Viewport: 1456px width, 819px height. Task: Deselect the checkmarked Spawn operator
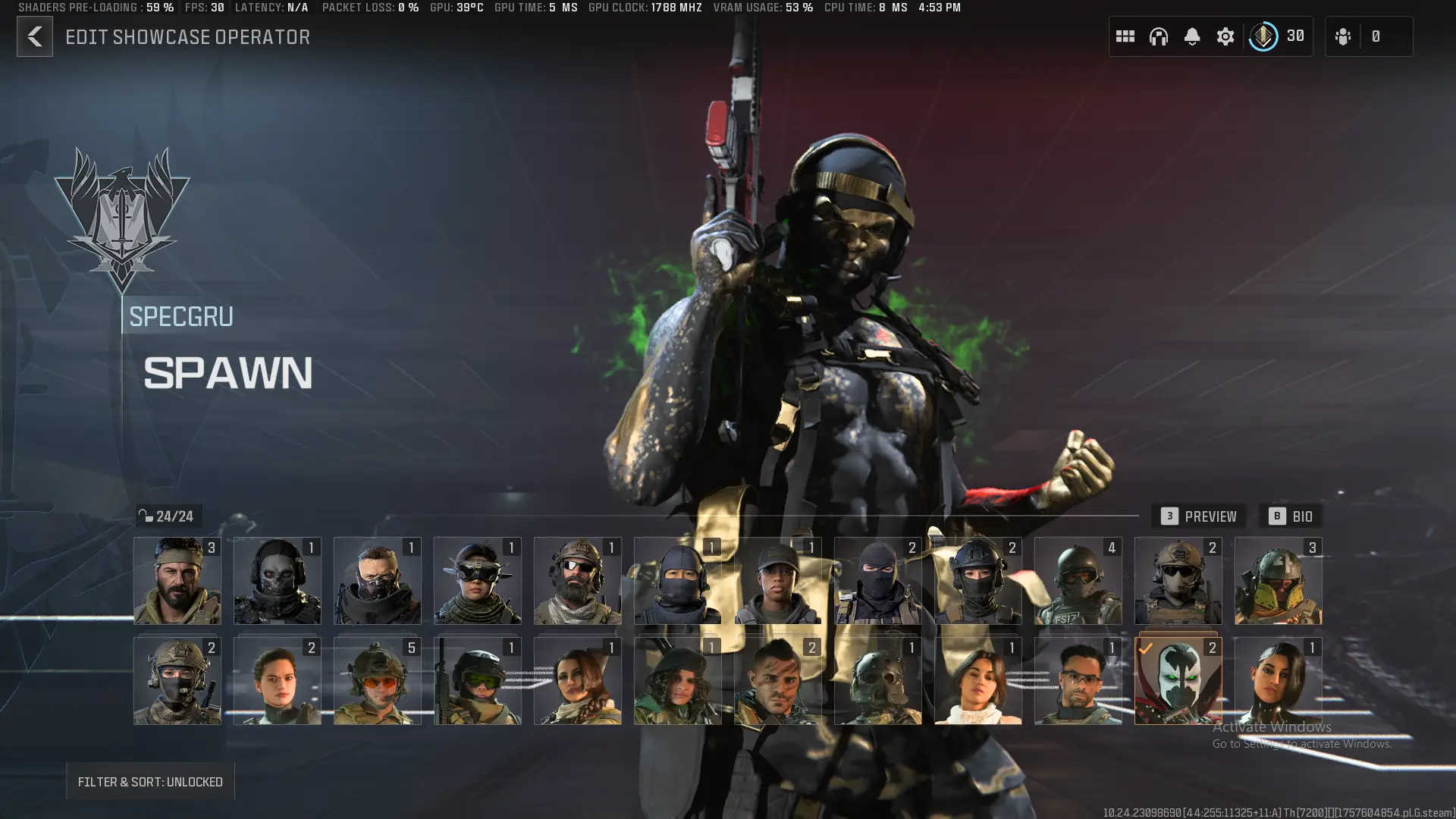coord(1178,679)
